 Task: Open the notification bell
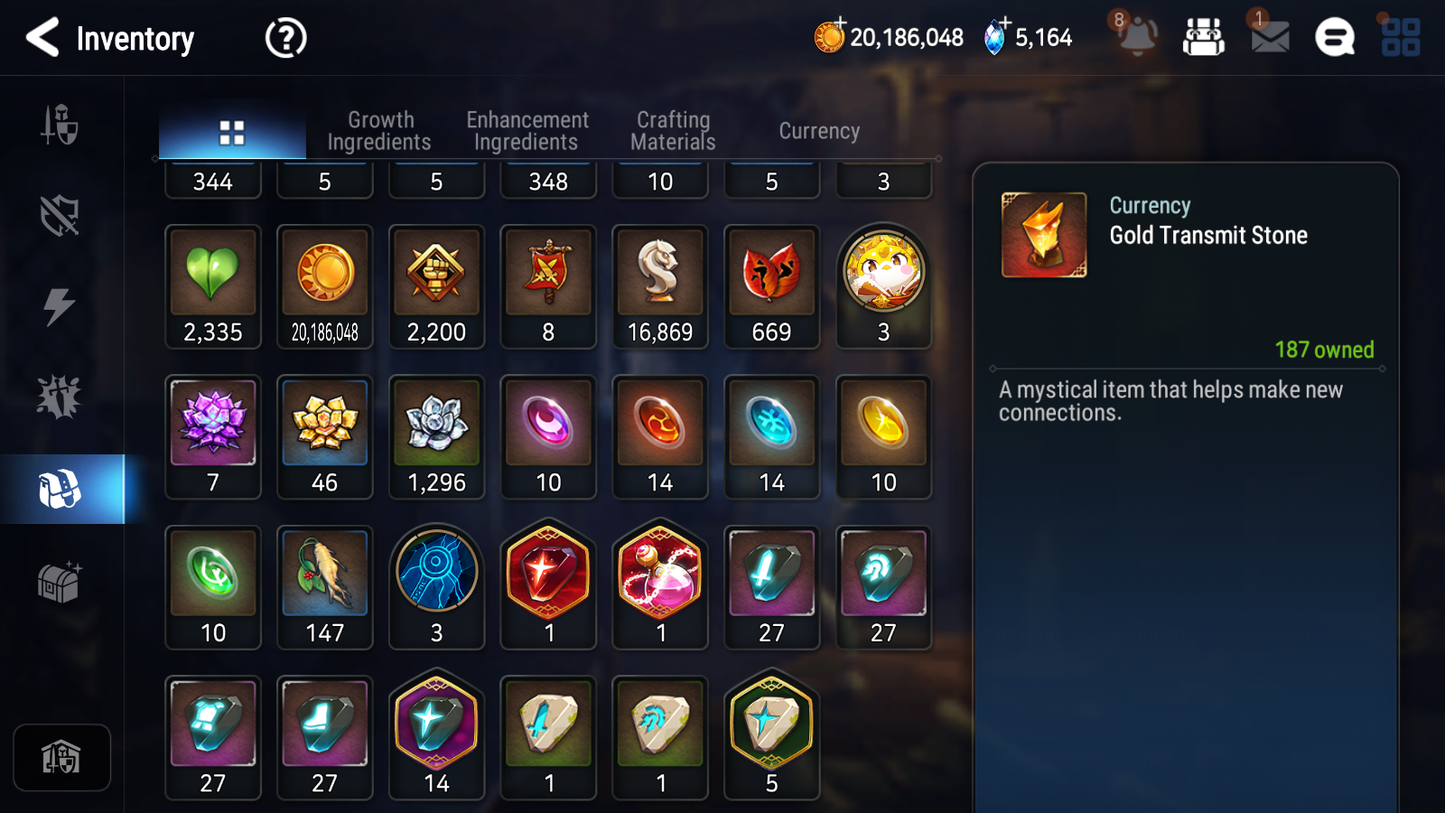click(1137, 37)
